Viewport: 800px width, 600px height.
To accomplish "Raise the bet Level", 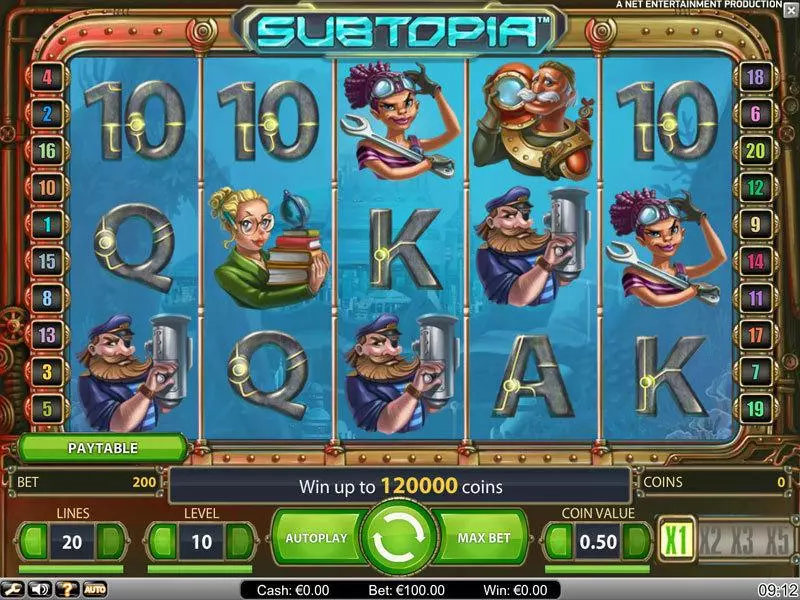I will pos(239,540).
